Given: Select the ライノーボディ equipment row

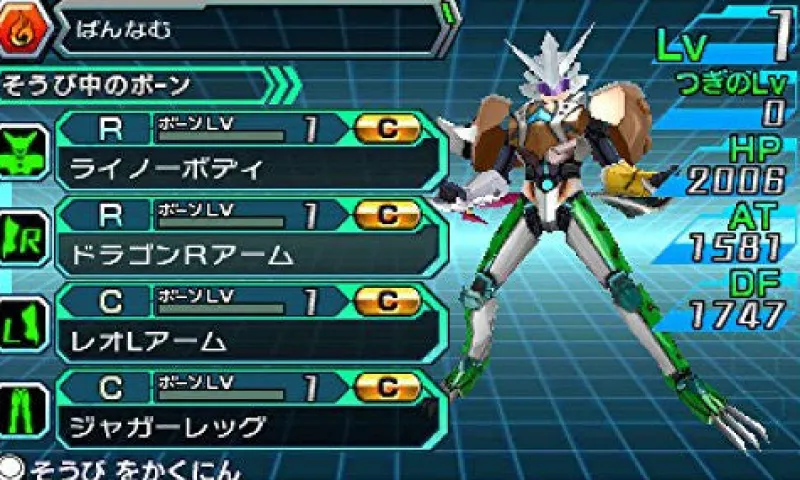Looking at the screenshot, I should (250, 150).
